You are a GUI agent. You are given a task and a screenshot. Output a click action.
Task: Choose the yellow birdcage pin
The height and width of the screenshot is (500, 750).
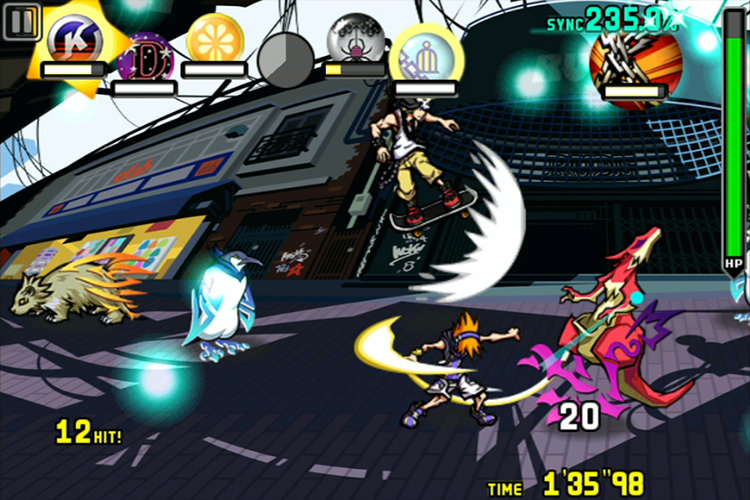[x=426, y=50]
